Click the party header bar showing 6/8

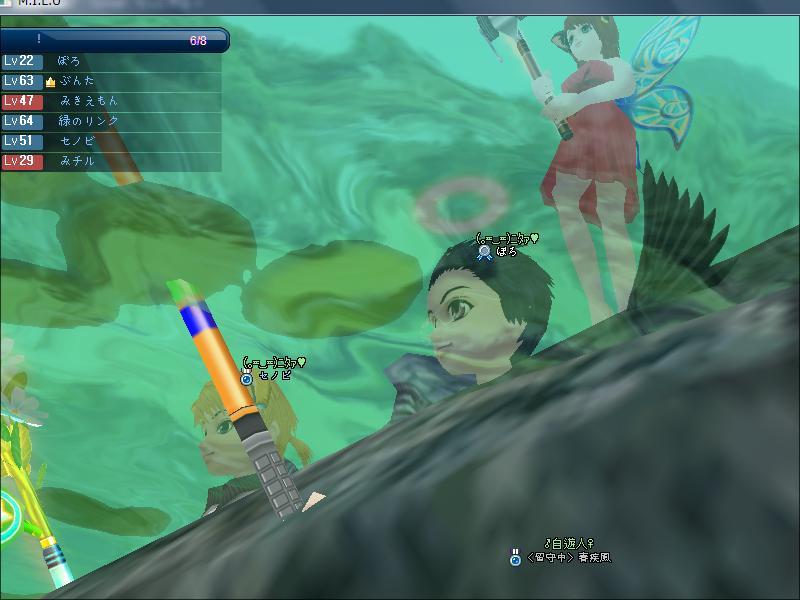(x=114, y=40)
